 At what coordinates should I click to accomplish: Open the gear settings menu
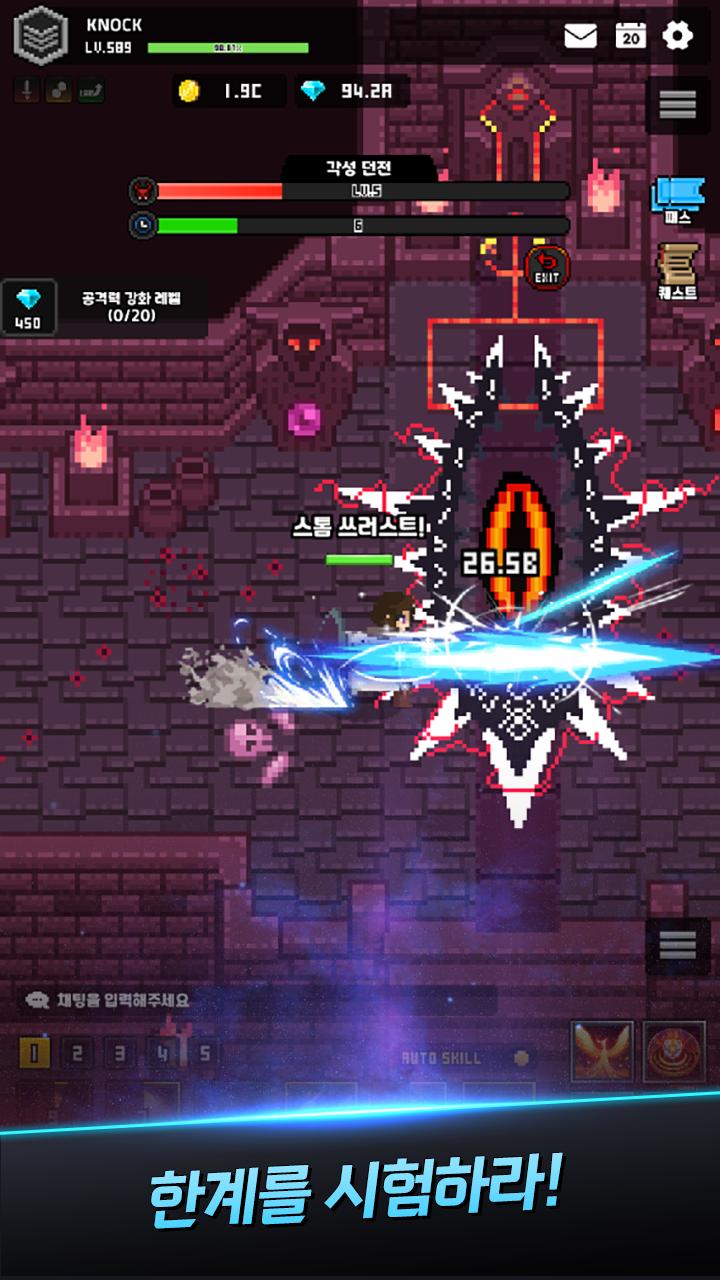[x=678, y=37]
